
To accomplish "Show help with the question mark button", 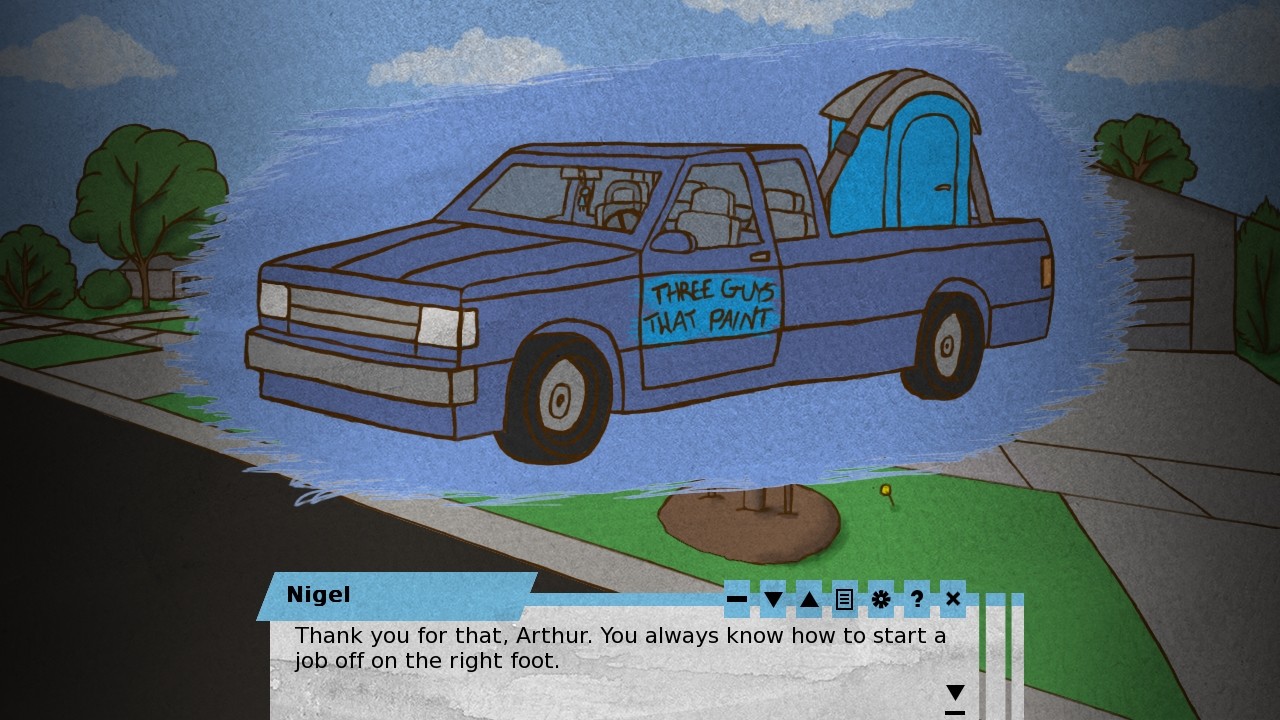I will point(917,599).
